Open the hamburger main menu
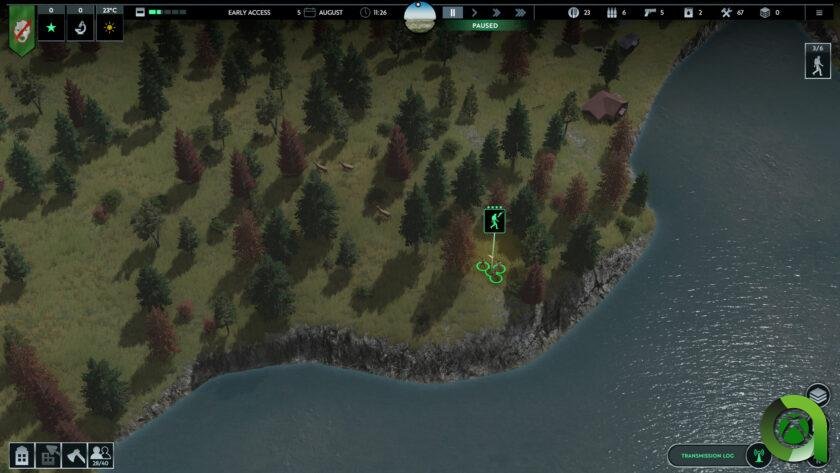The height and width of the screenshot is (473, 840). coord(820,12)
